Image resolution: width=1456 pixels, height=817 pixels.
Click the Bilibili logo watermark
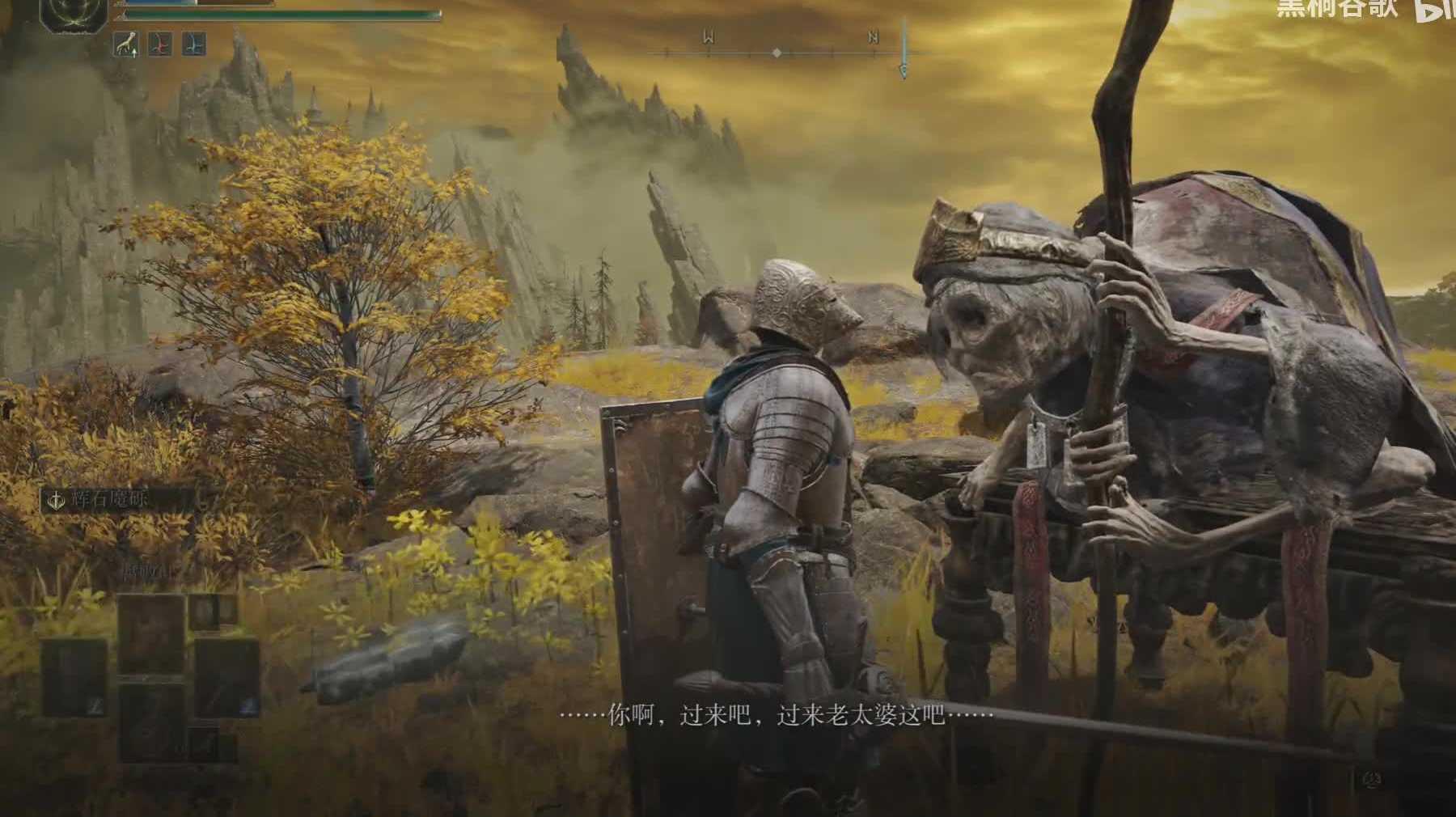coord(1436,11)
